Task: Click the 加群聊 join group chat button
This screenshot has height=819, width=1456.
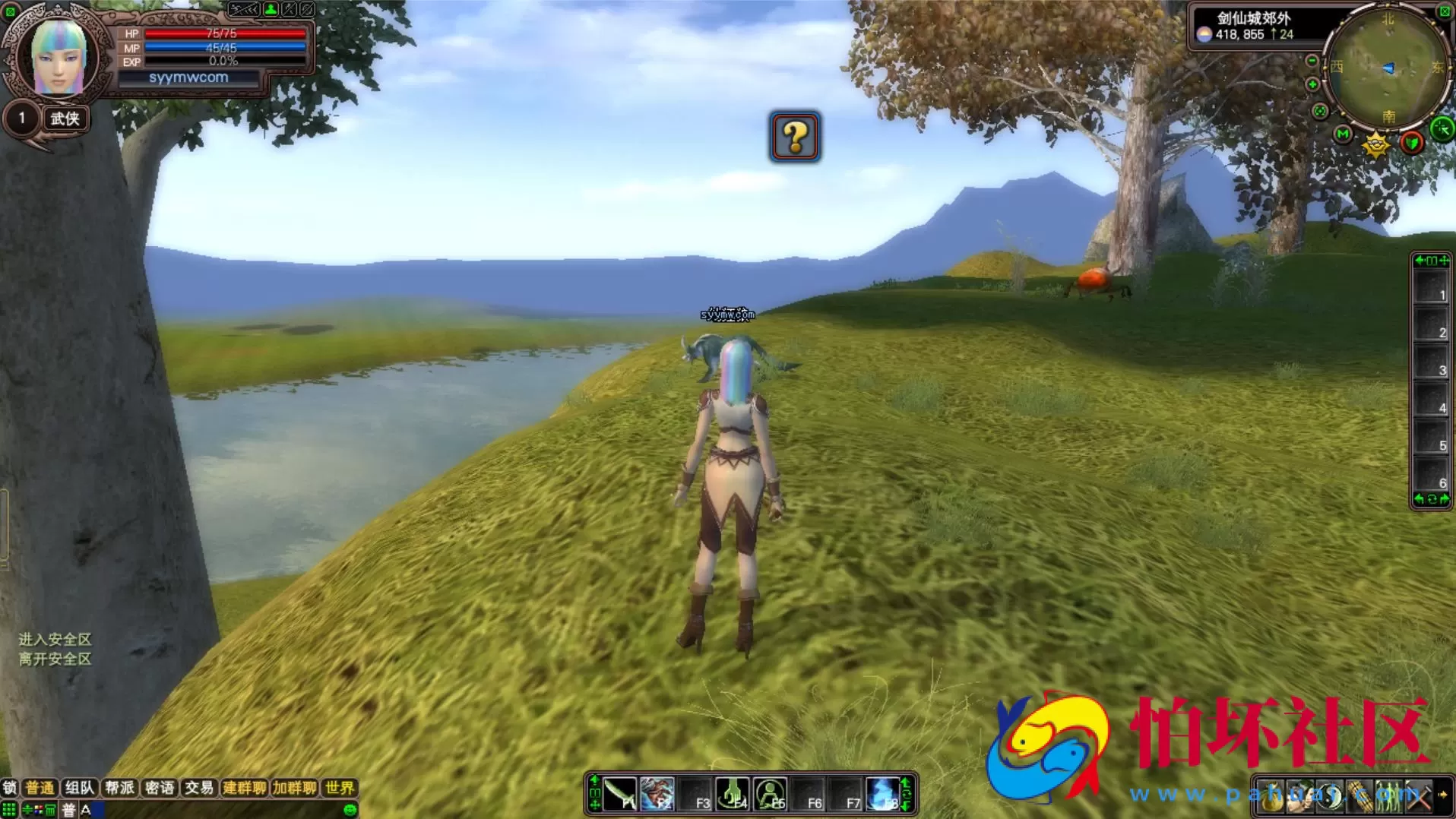Action: [x=294, y=788]
